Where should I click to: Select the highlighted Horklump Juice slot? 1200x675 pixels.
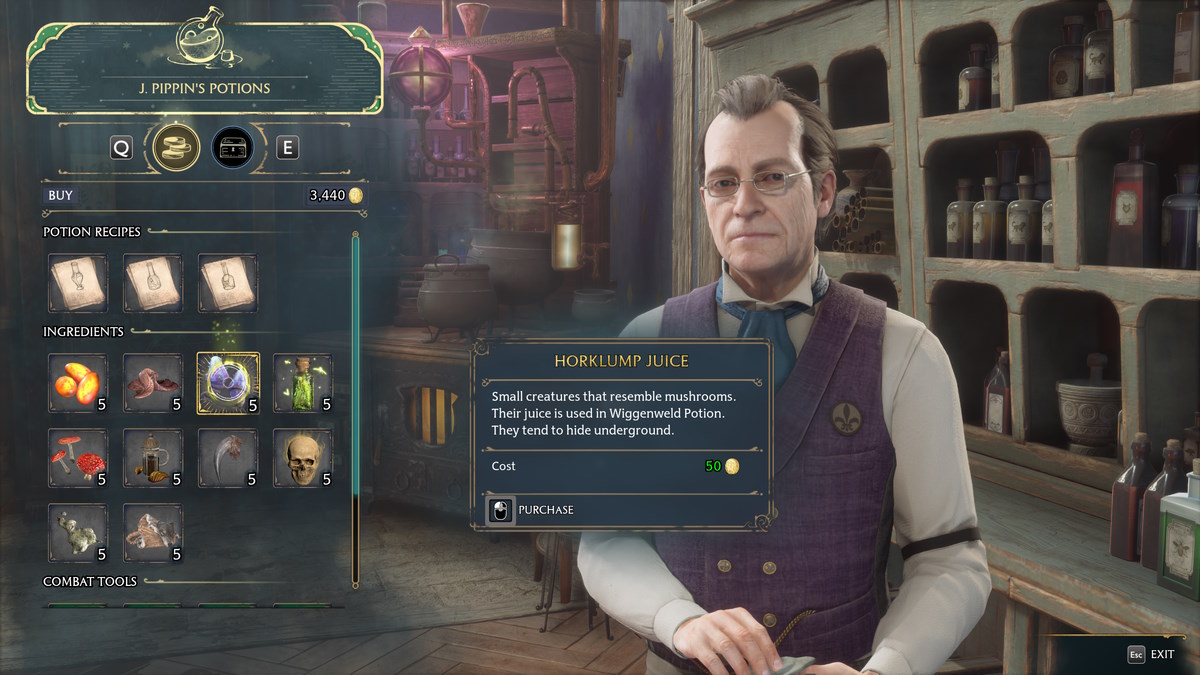pyautogui.click(x=228, y=382)
